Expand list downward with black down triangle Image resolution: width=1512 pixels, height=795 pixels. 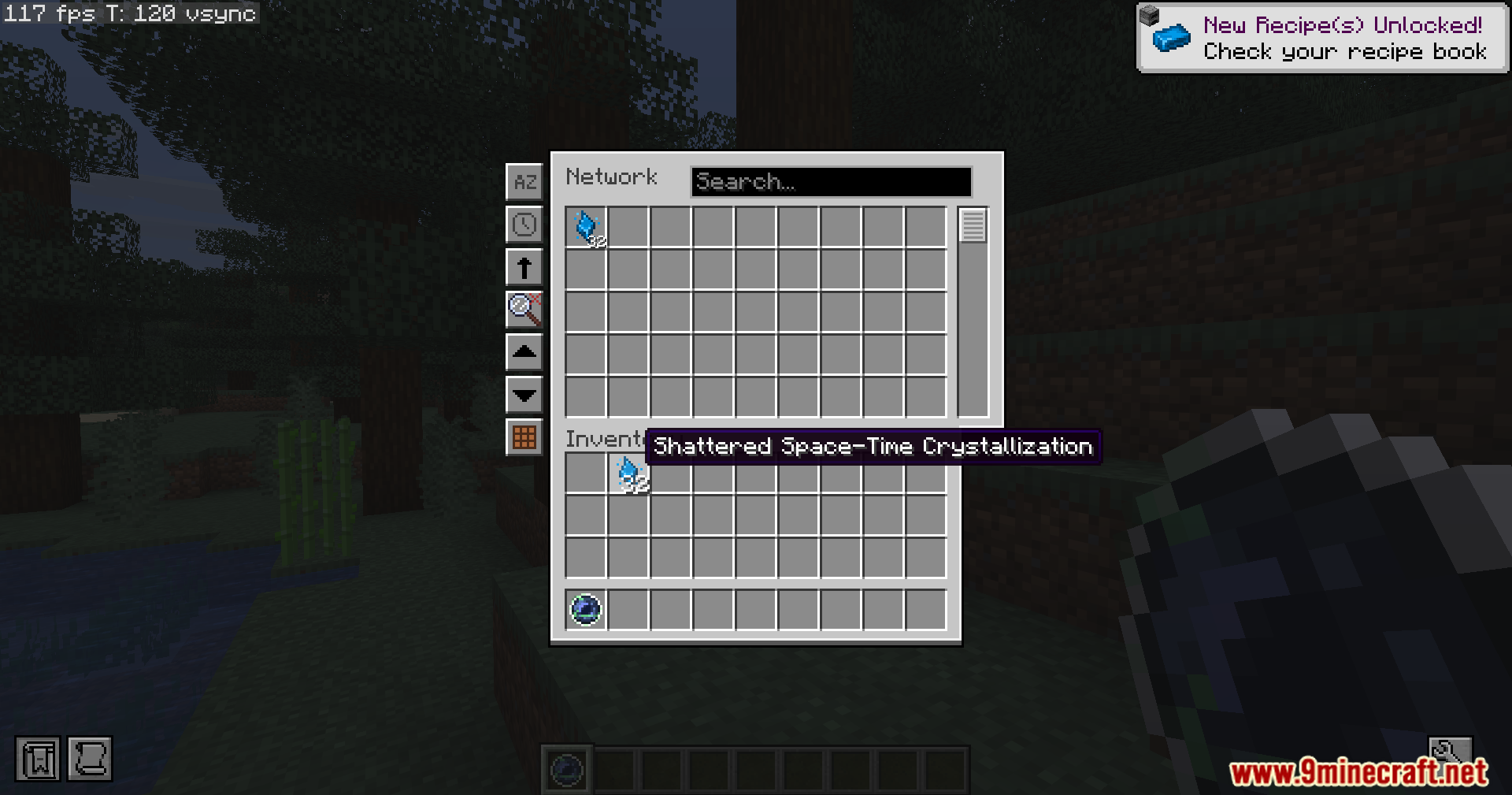coord(524,395)
